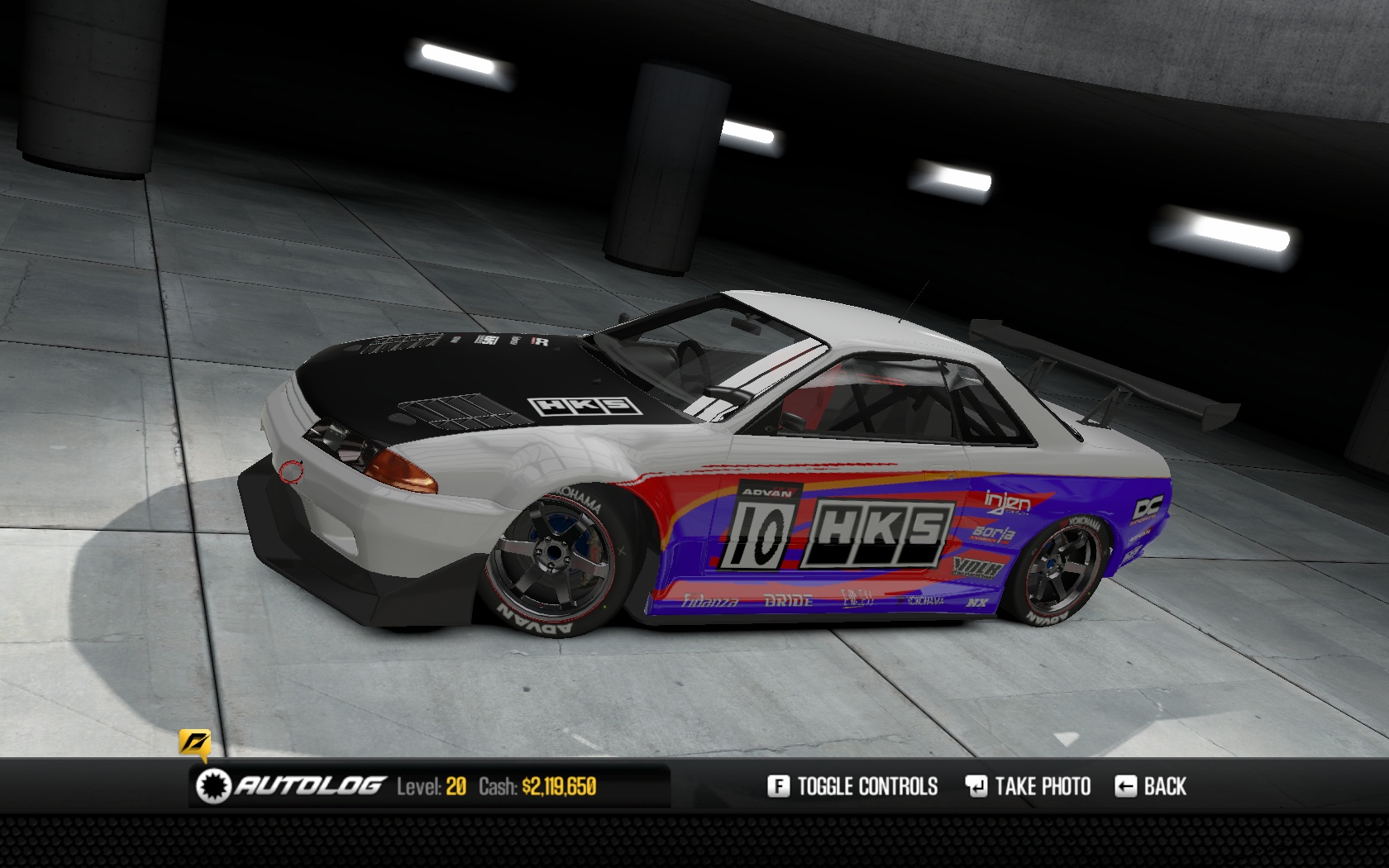Open the Autolog panel
The height and width of the screenshot is (868, 1389).
292,785
